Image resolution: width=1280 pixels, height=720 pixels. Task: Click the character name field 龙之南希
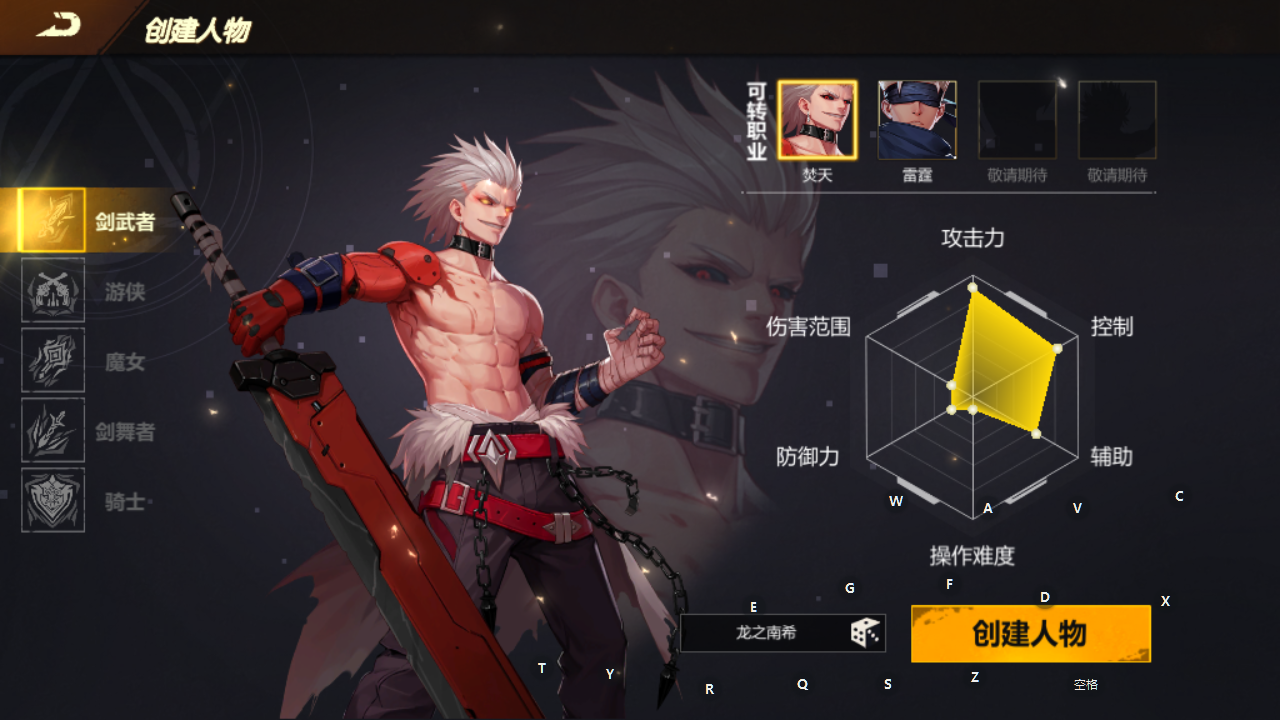coord(765,633)
